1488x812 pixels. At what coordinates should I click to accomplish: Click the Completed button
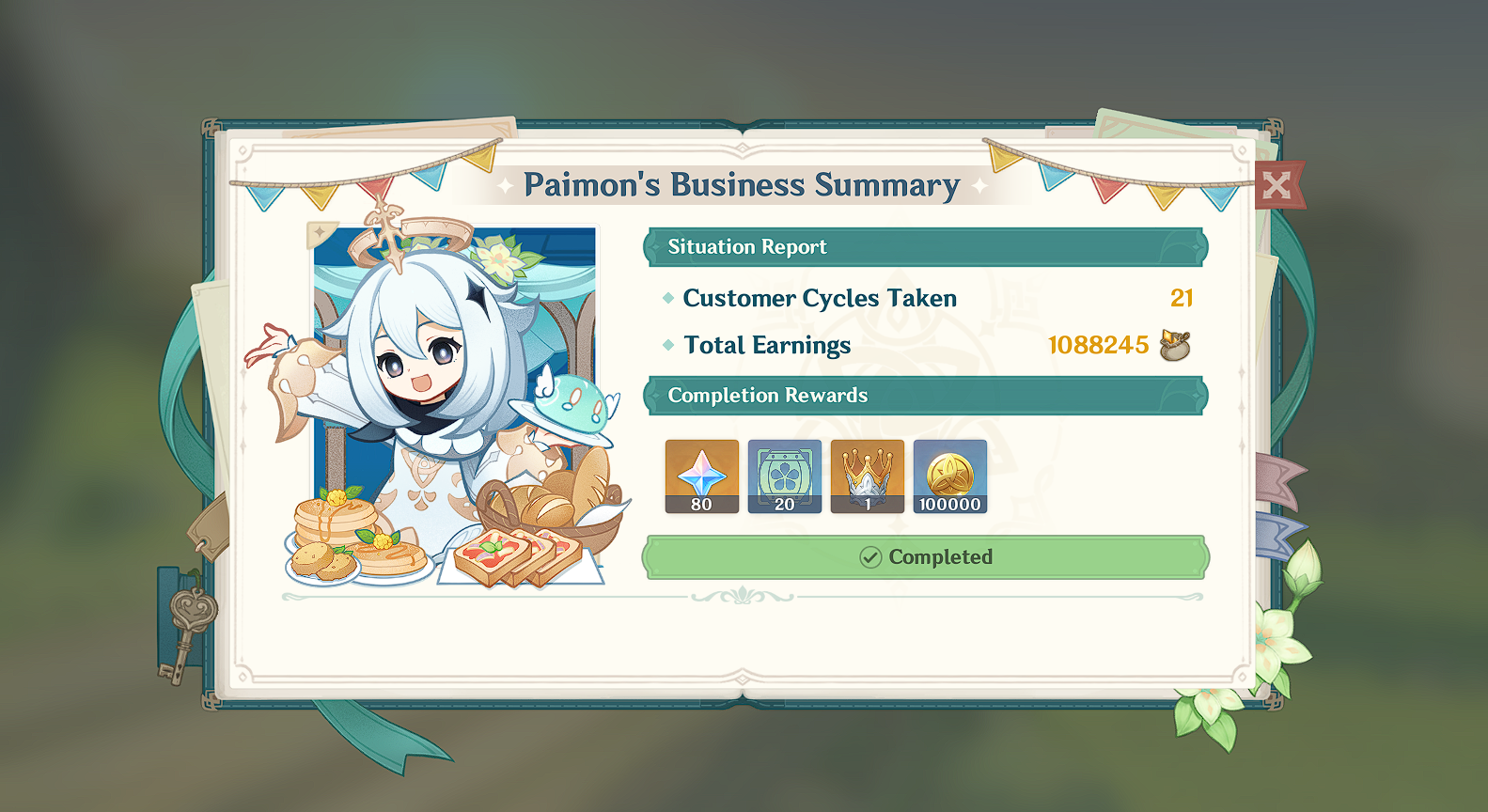point(925,556)
